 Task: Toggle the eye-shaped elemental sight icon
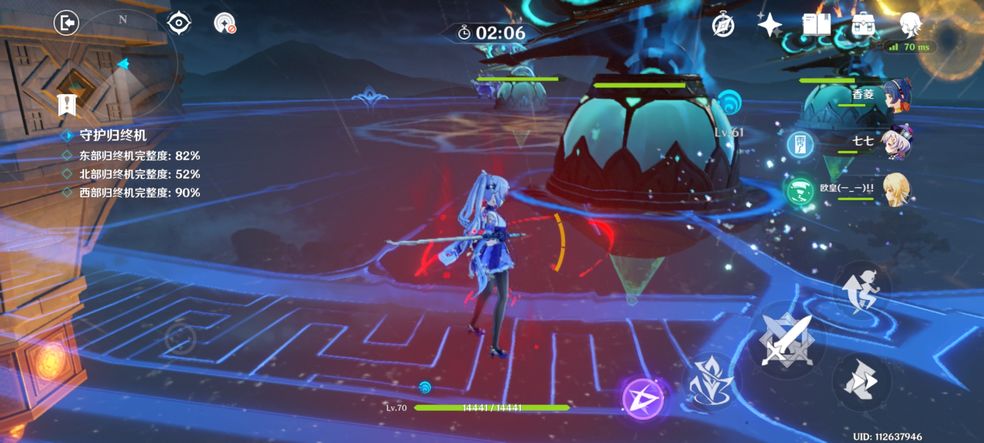[178, 22]
